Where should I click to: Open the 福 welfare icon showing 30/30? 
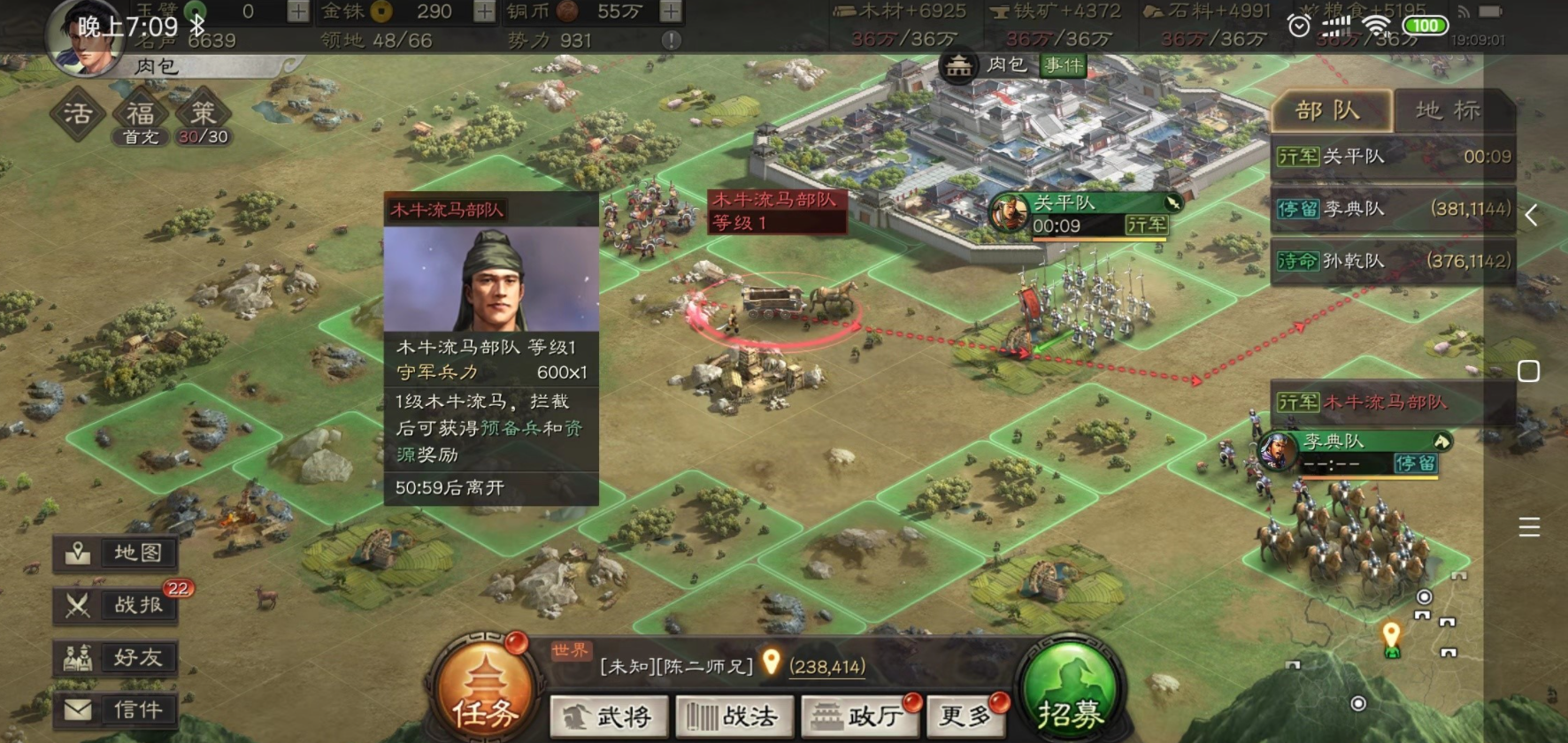click(x=140, y=113)
